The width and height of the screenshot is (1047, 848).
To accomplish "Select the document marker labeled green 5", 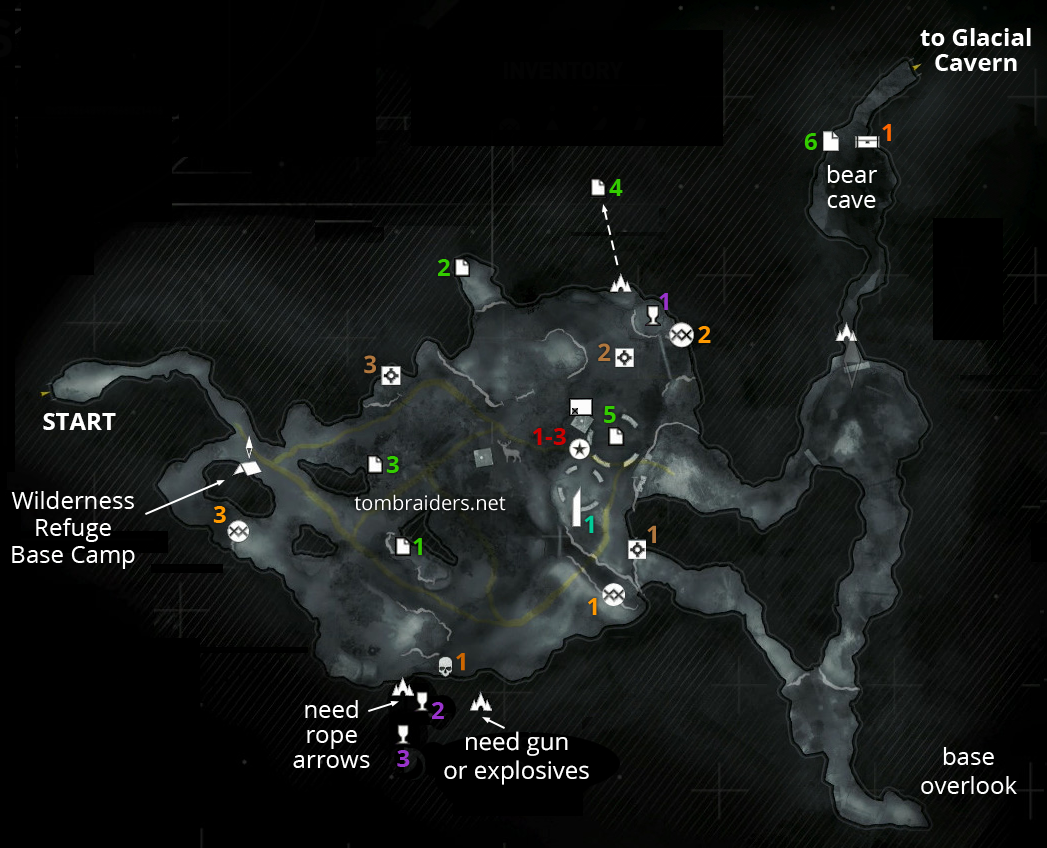I will point(616,435).
